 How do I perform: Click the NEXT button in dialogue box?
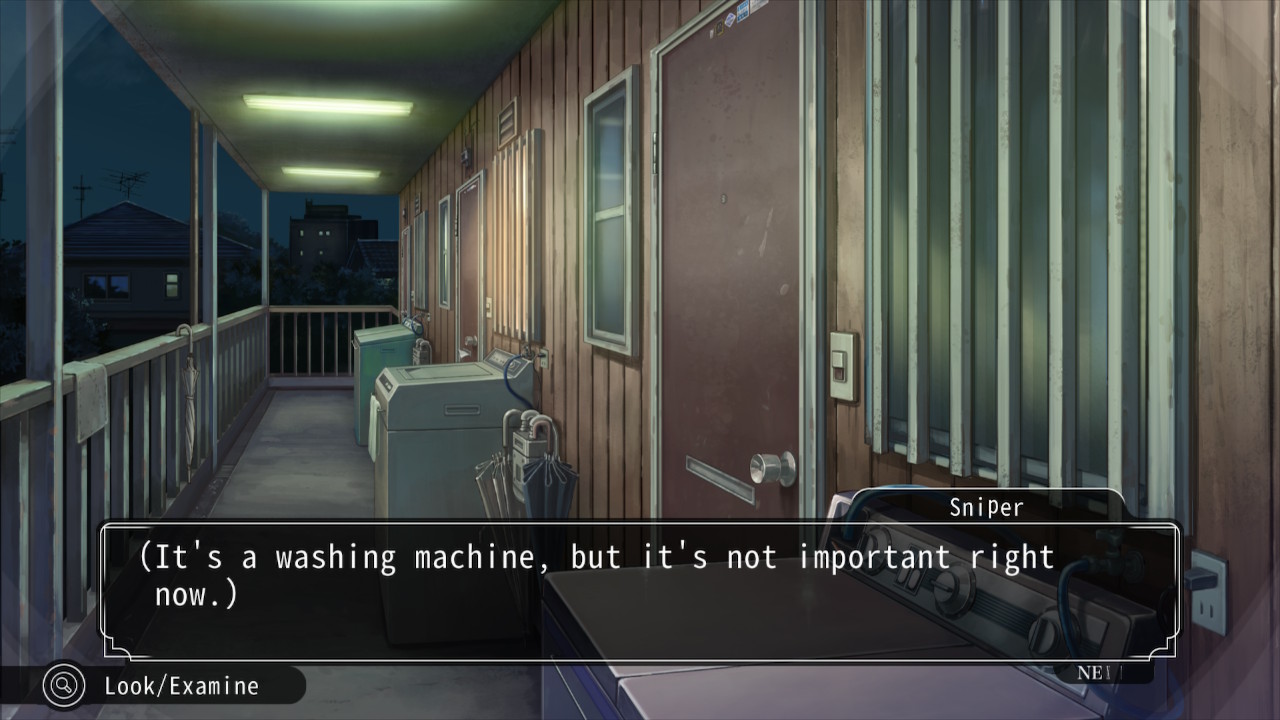pos(1100,673)
